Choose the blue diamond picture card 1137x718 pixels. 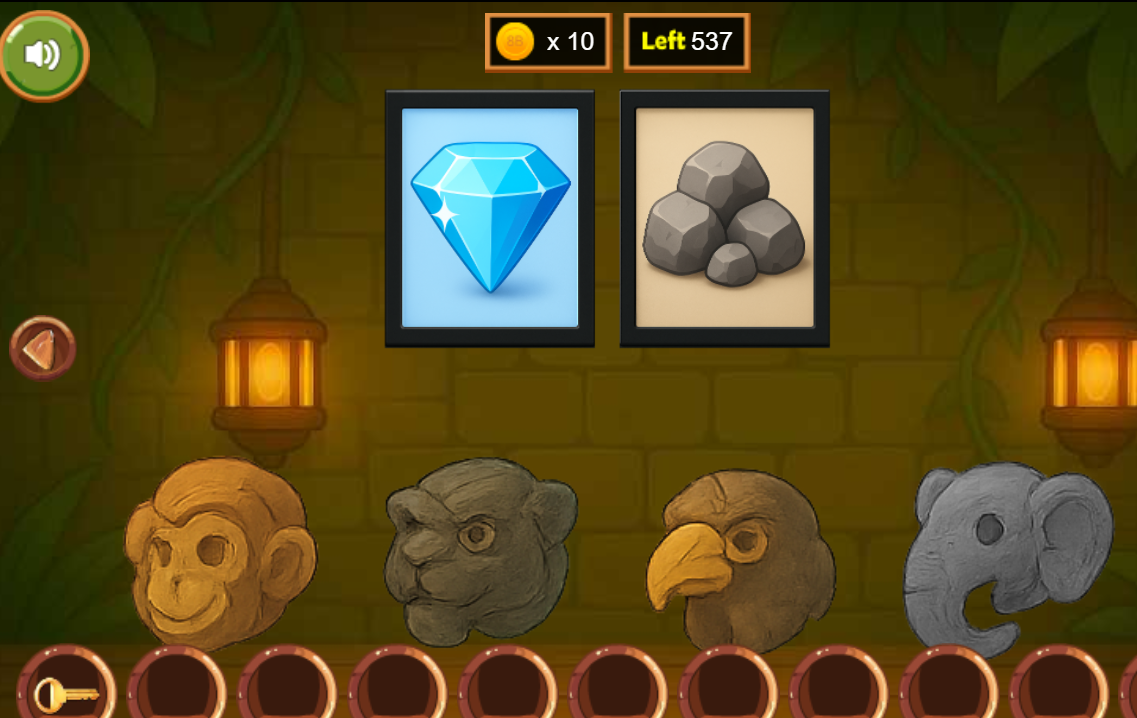(x=490, y=218)
